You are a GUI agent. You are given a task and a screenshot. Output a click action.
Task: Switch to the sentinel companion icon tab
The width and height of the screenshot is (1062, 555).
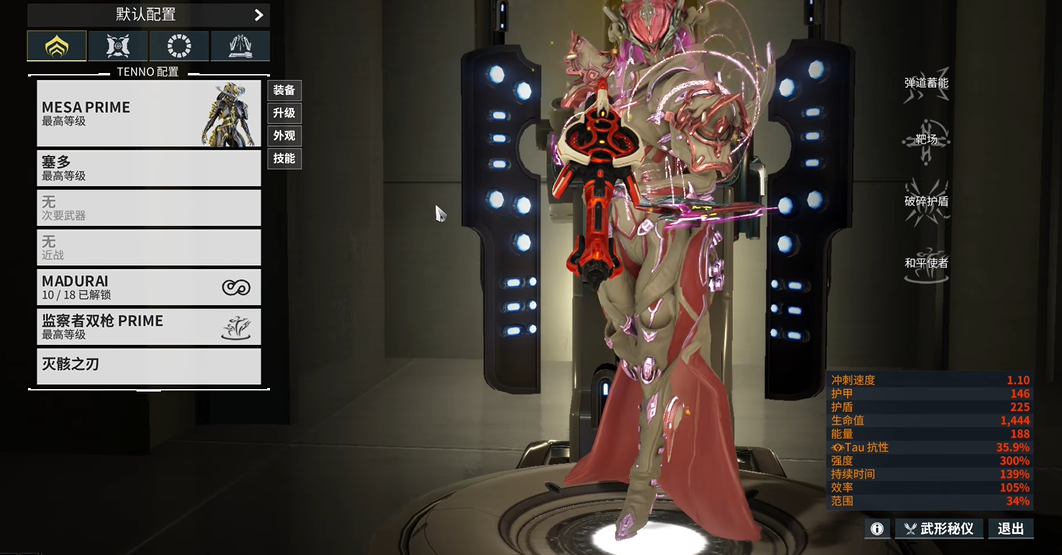[118, 46]
